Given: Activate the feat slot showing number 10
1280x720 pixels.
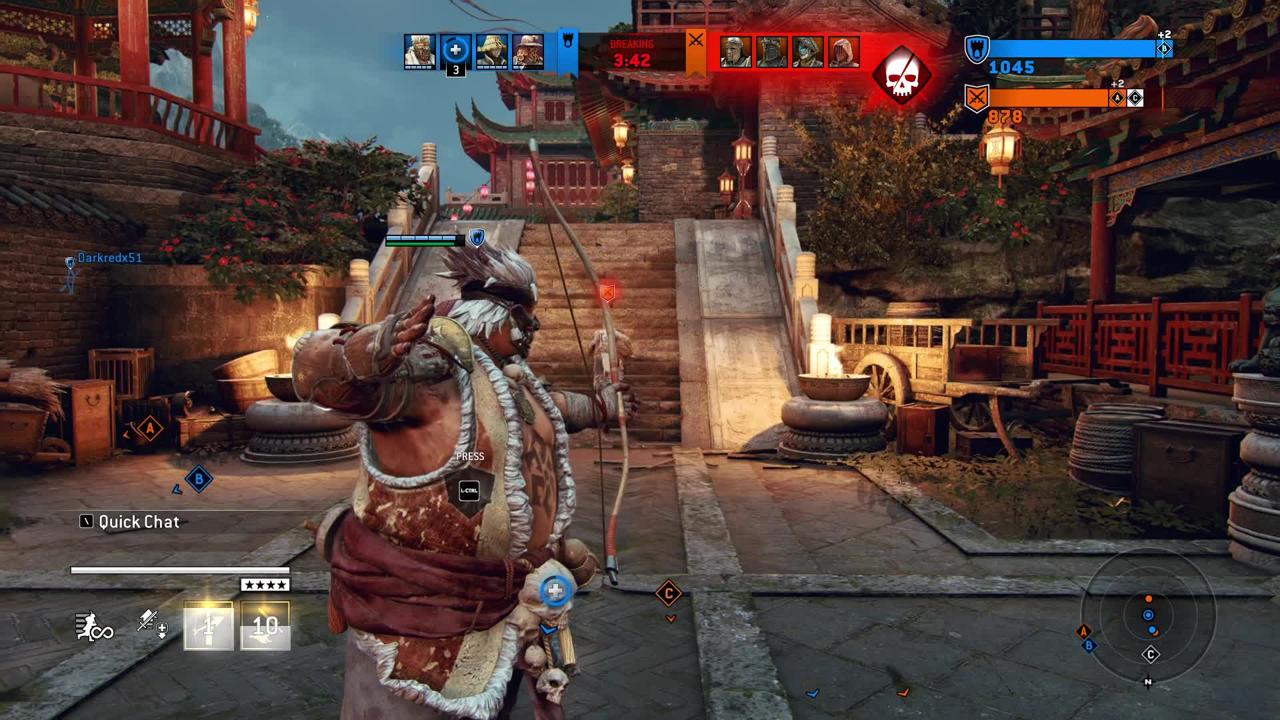Looking at the screenshot, I should pyautogui.click(x=265, y=626).
